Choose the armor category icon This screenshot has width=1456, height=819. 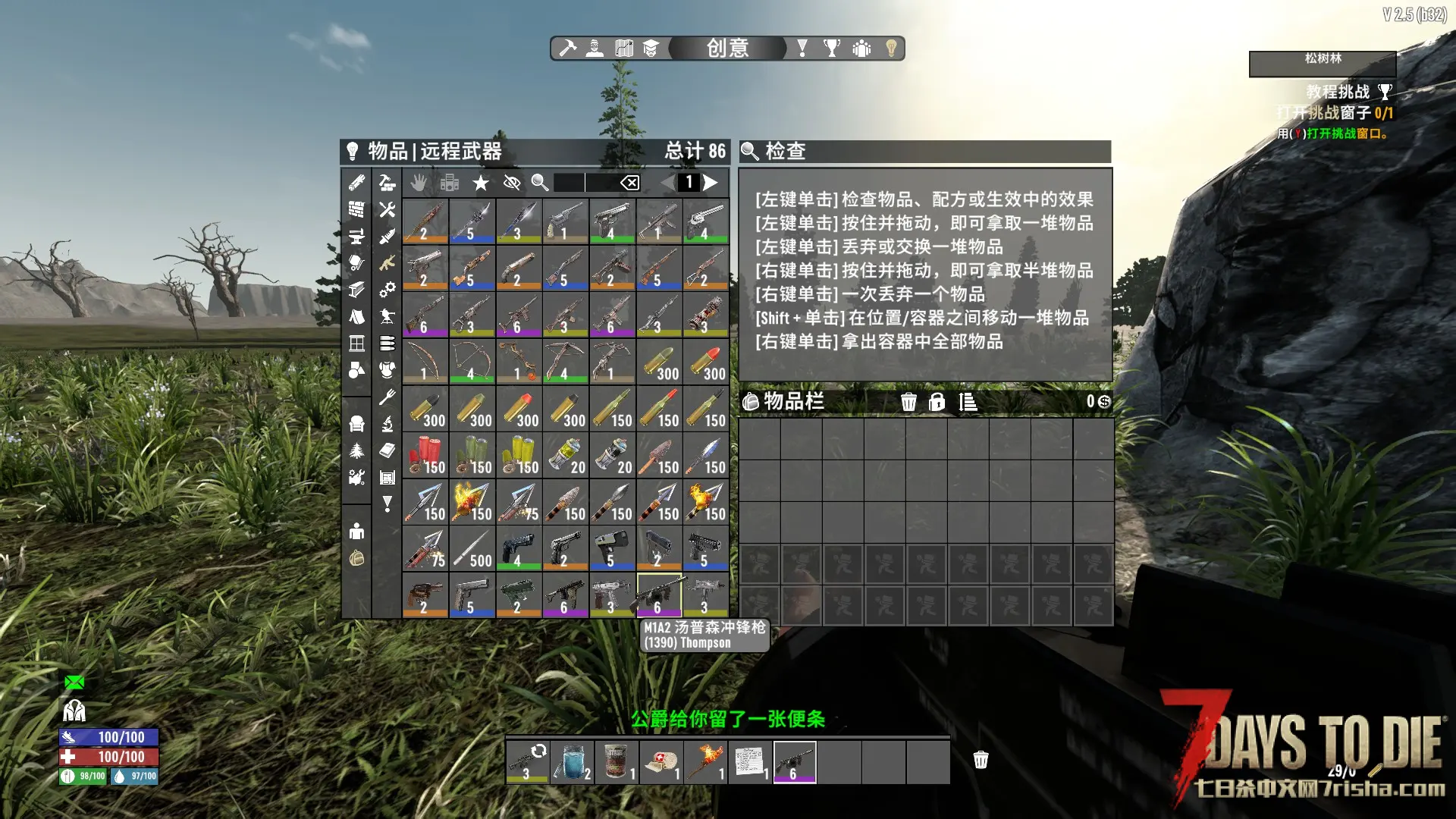[x=388, y=370]
